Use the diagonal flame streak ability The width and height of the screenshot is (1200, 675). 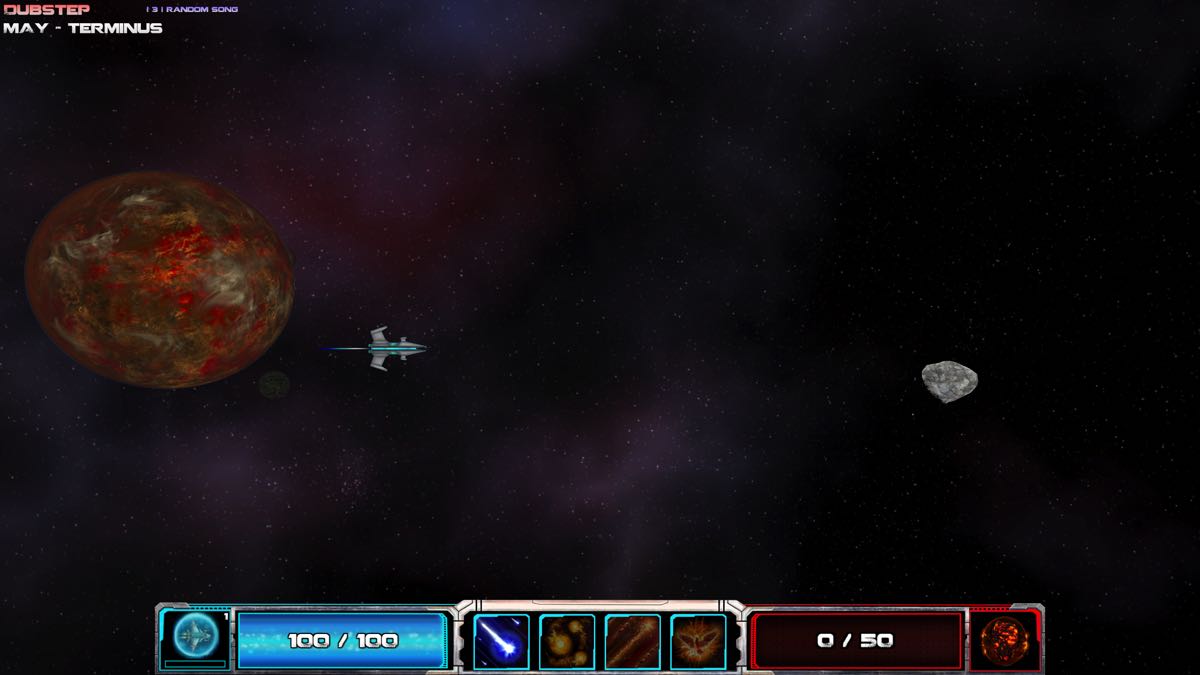point(632,641)
